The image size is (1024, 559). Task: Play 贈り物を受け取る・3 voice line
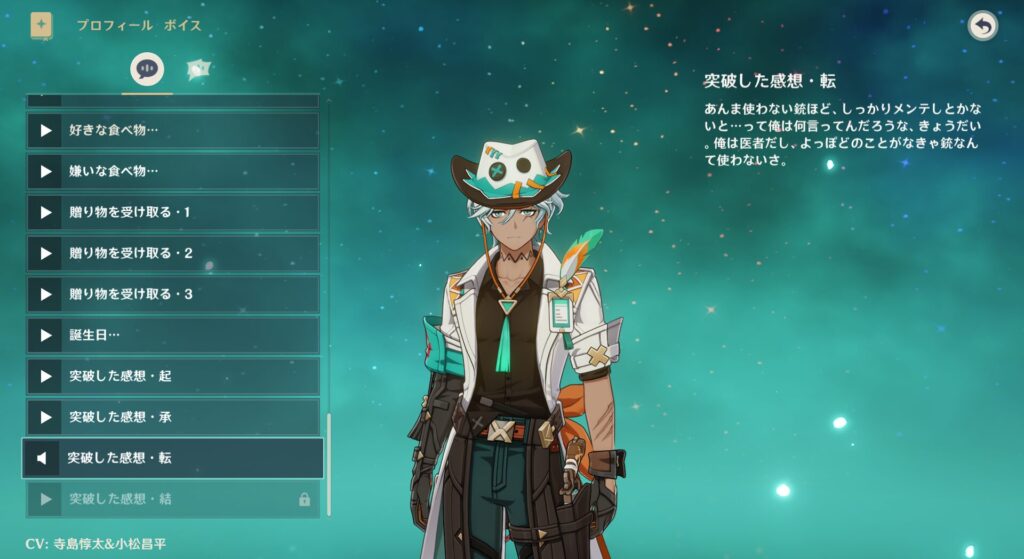click(172, 295)
